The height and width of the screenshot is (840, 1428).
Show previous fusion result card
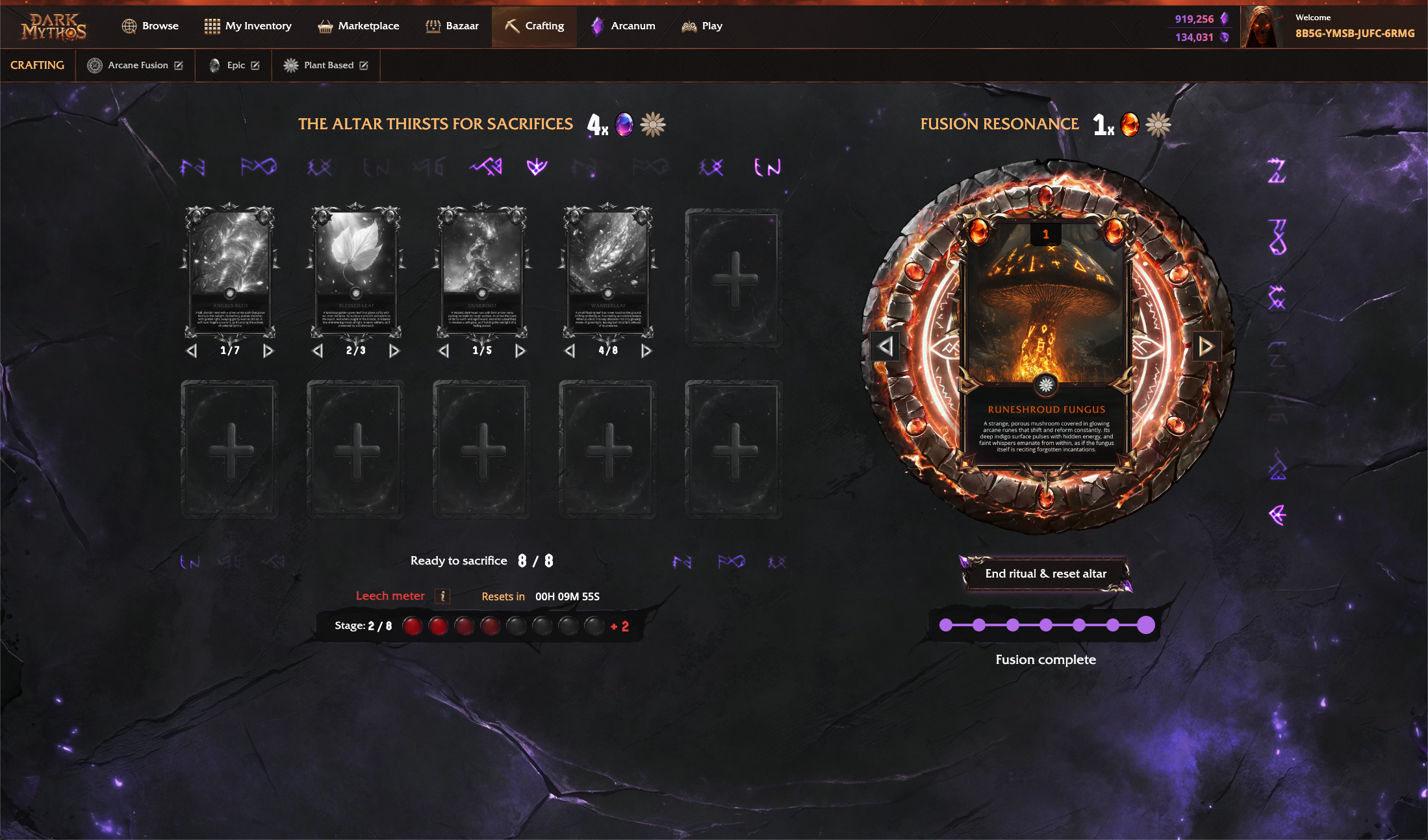pyautogui.click(x=886, y=346)
